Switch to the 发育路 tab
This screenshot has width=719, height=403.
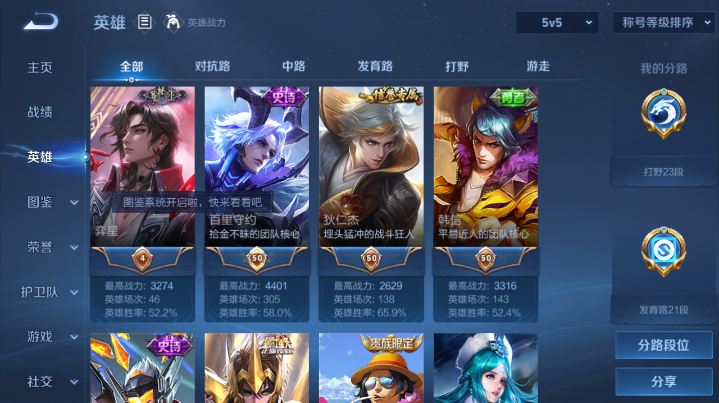coord(375,66)
